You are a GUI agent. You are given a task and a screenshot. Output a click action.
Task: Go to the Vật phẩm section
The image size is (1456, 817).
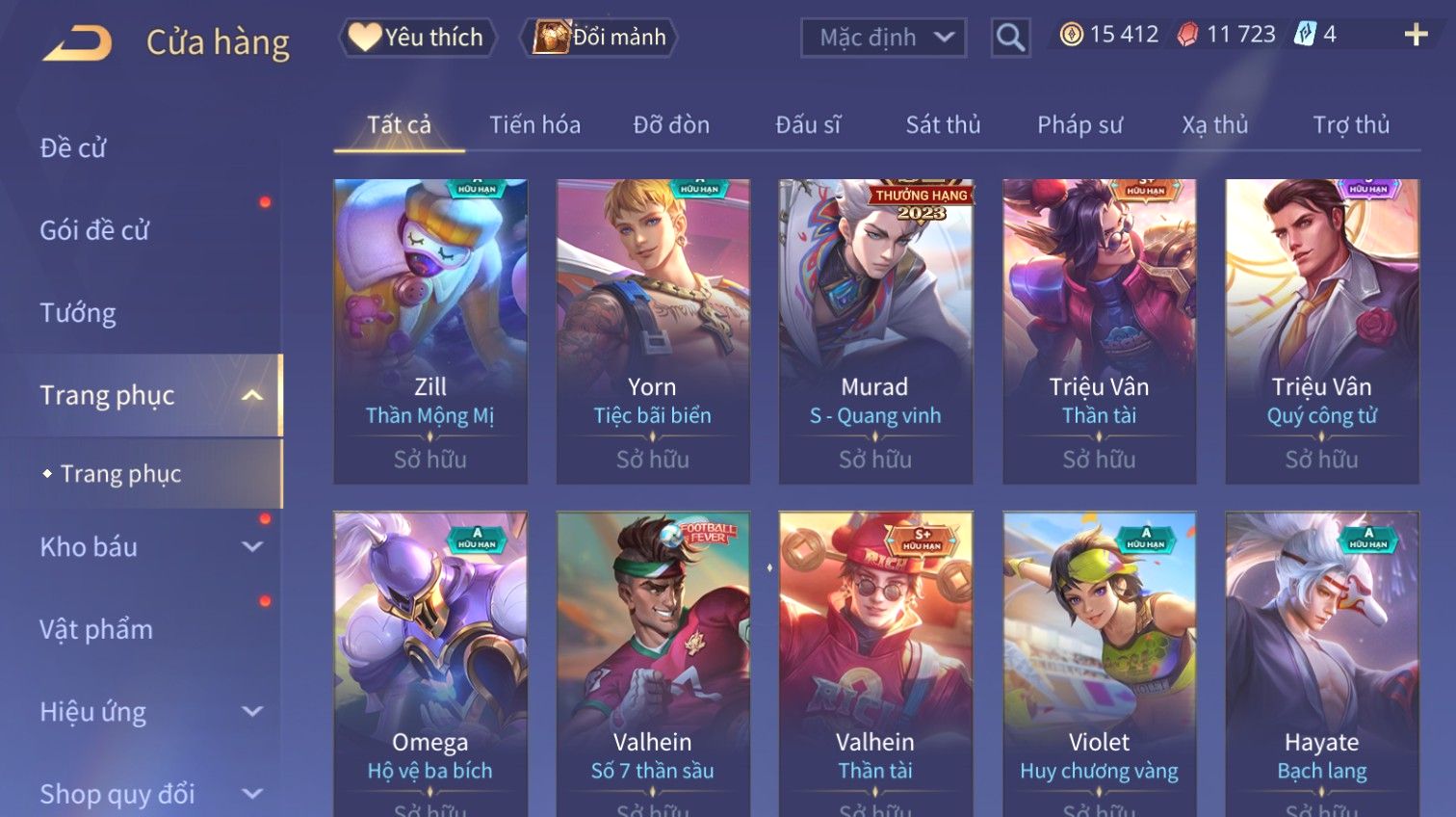tap(96, 630)
